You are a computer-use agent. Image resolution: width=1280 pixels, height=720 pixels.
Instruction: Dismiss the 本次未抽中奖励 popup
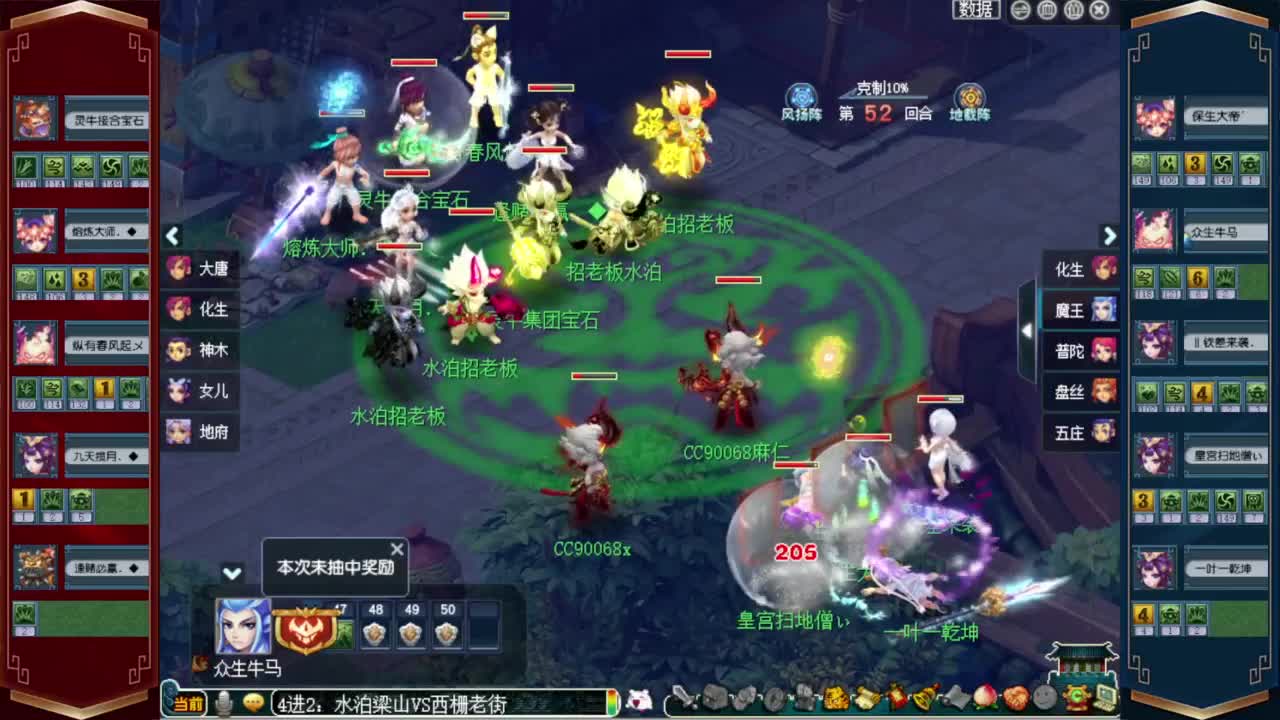(x=397, y=549)
